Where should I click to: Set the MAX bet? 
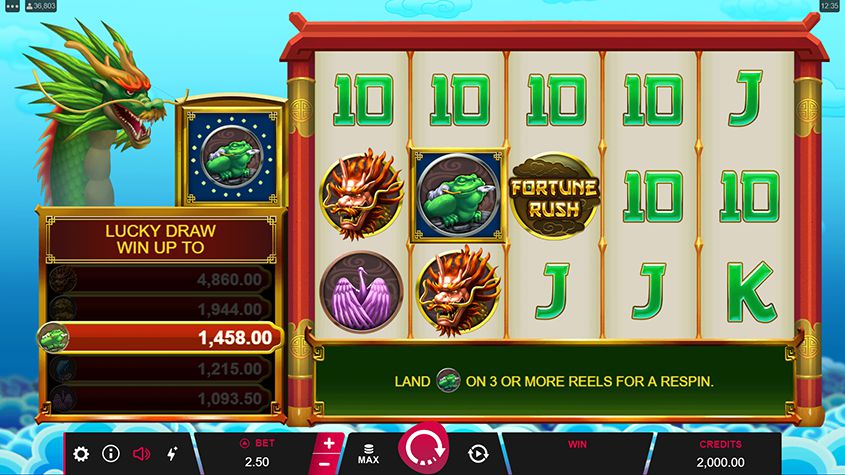368,454
